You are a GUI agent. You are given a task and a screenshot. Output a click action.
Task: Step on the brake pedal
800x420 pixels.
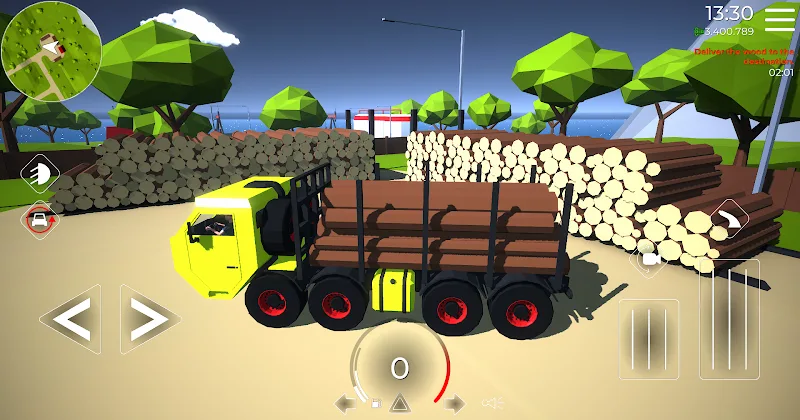click(x=648, y=339)
